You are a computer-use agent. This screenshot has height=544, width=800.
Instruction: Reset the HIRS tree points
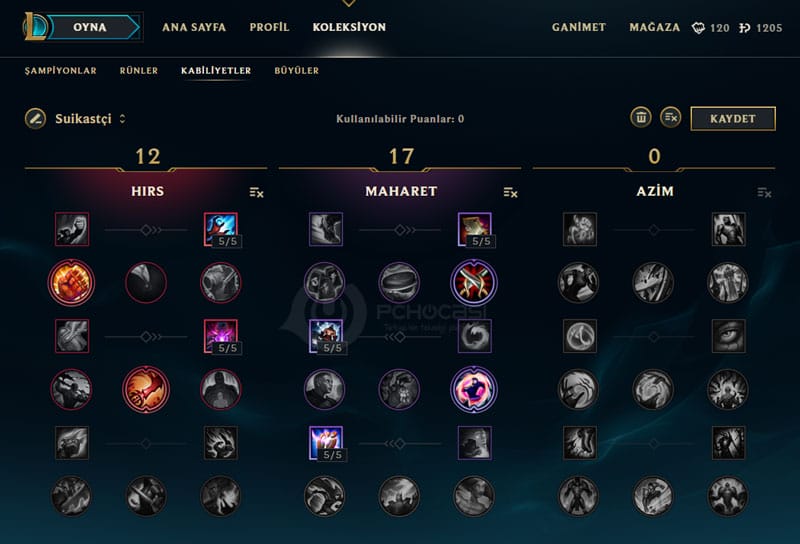[x=257, y=192]
